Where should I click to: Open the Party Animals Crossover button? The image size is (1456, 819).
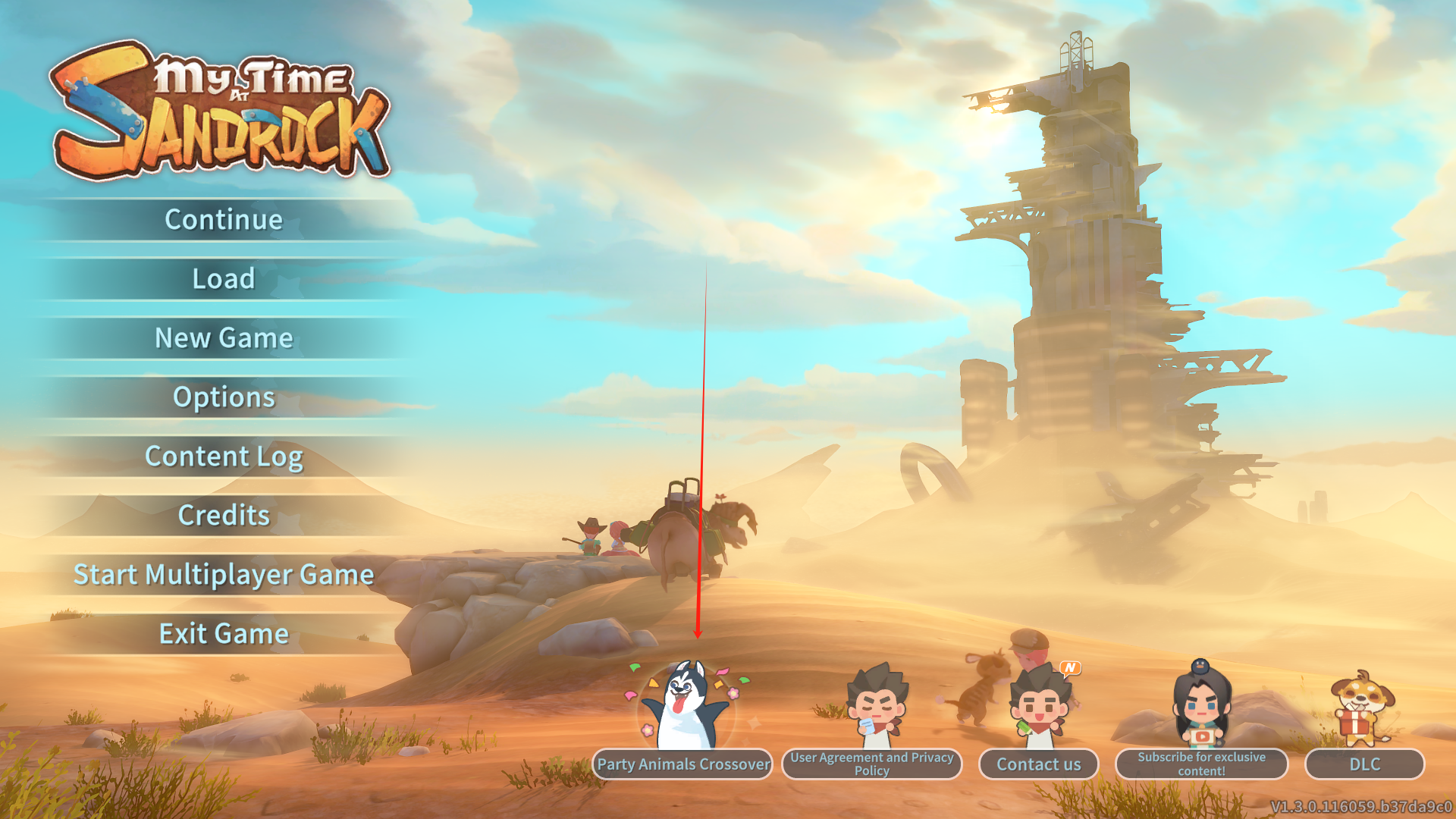(x=682, y=764)
